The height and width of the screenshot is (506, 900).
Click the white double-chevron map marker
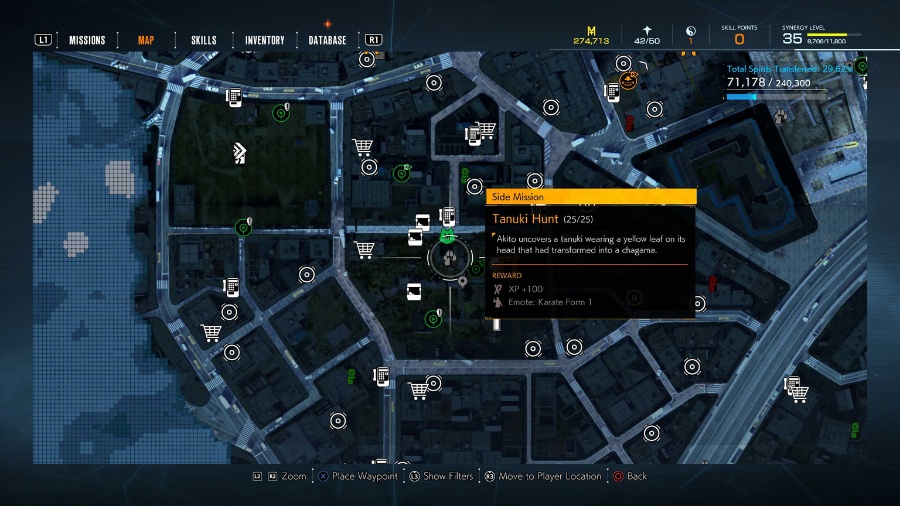point(239,152)
